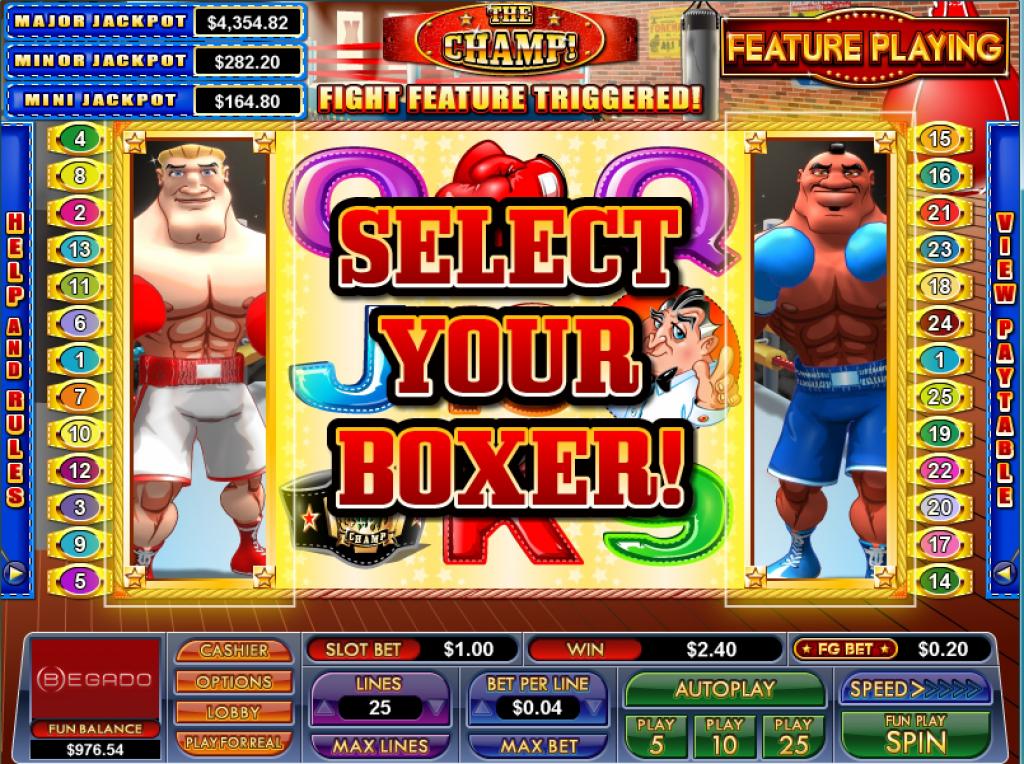The height and width of the screenshot is (764, 1024).
Task: Start Autoplay
Action: pyautogui.click(x=725, y=689)
